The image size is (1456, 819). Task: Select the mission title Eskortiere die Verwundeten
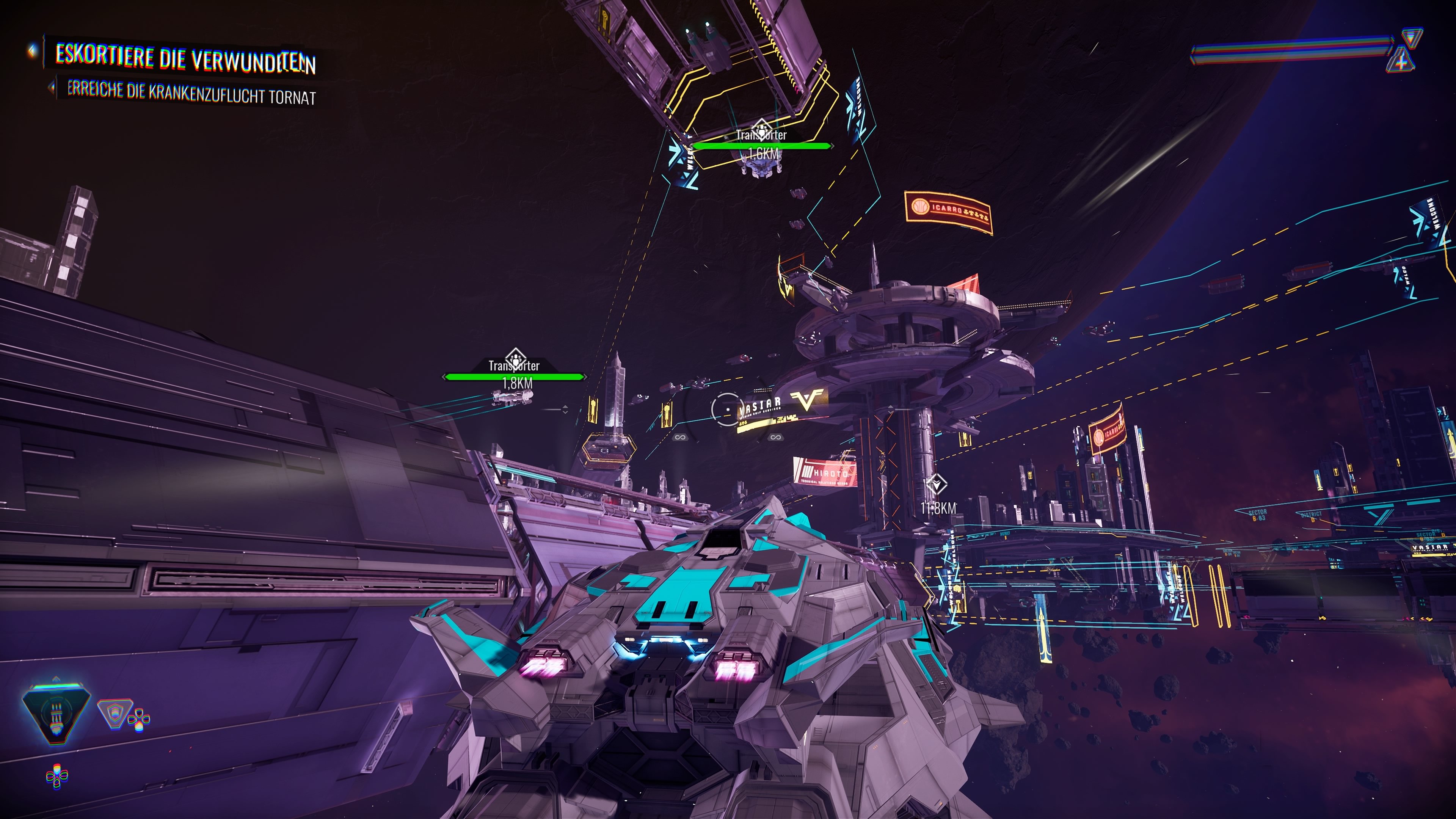pyautogui.click(x=185, y=58)
